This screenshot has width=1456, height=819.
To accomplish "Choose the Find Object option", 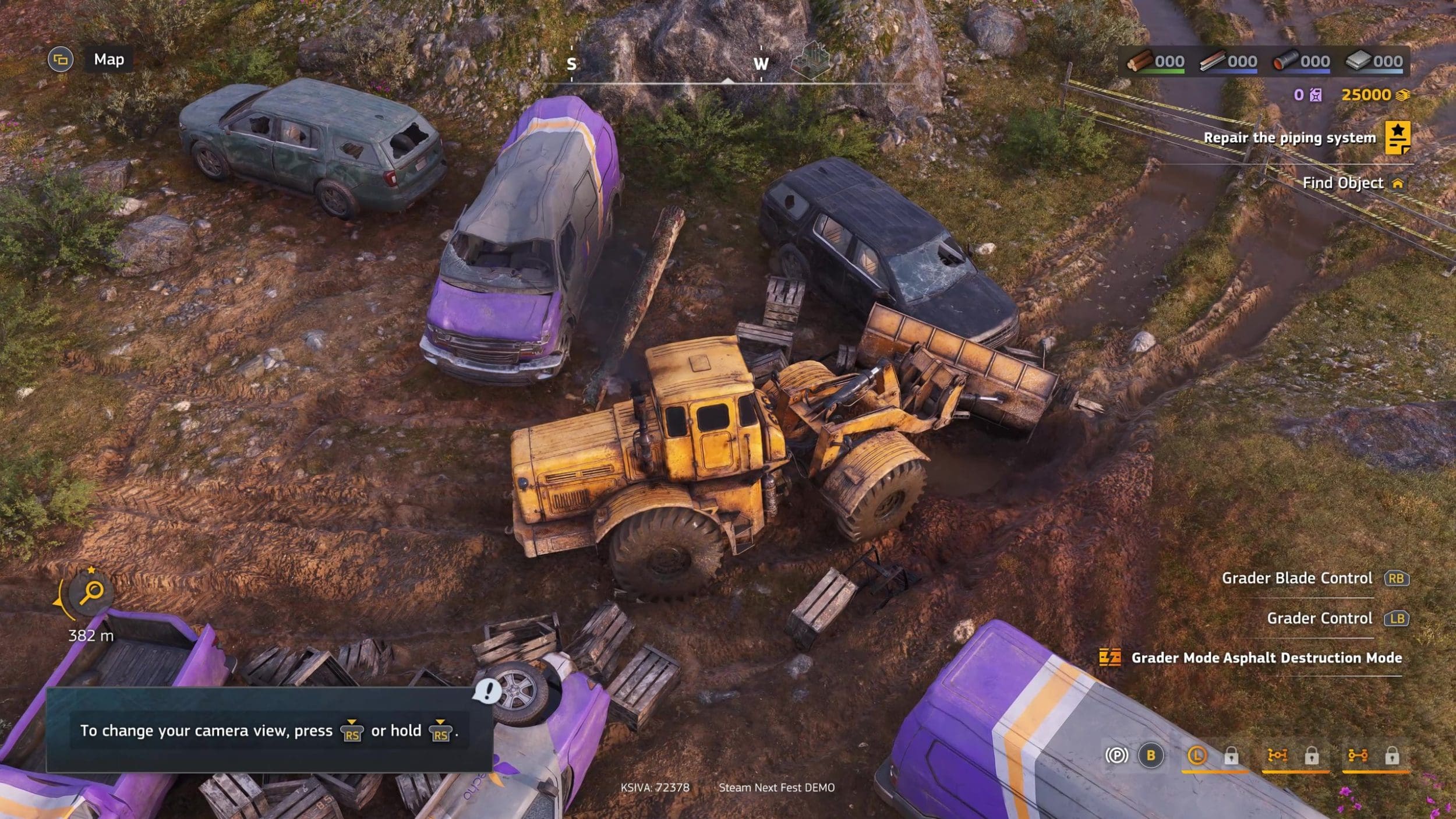I will click(1342, 183).
